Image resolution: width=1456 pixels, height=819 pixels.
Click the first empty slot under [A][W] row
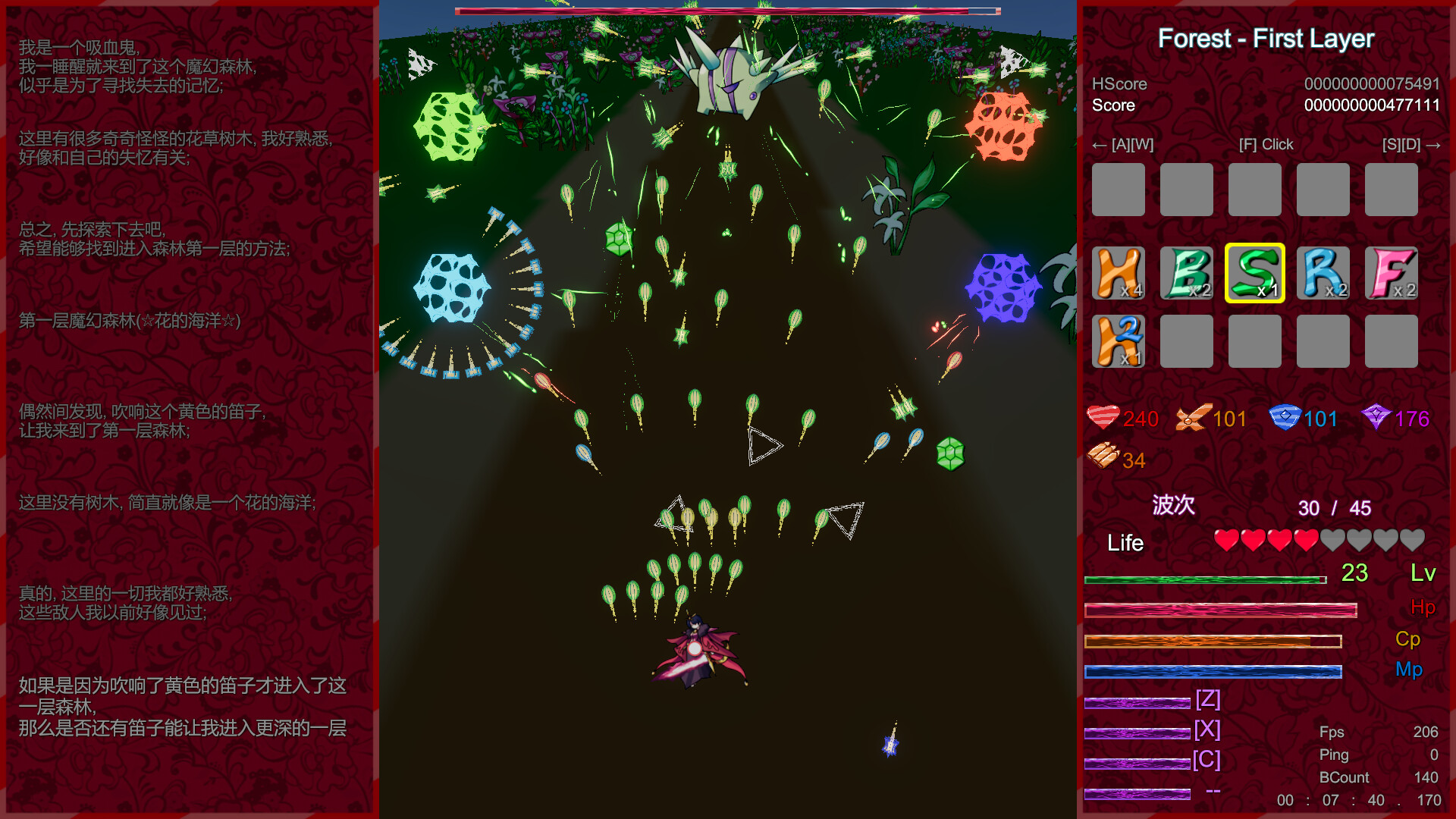(1119, 190)
